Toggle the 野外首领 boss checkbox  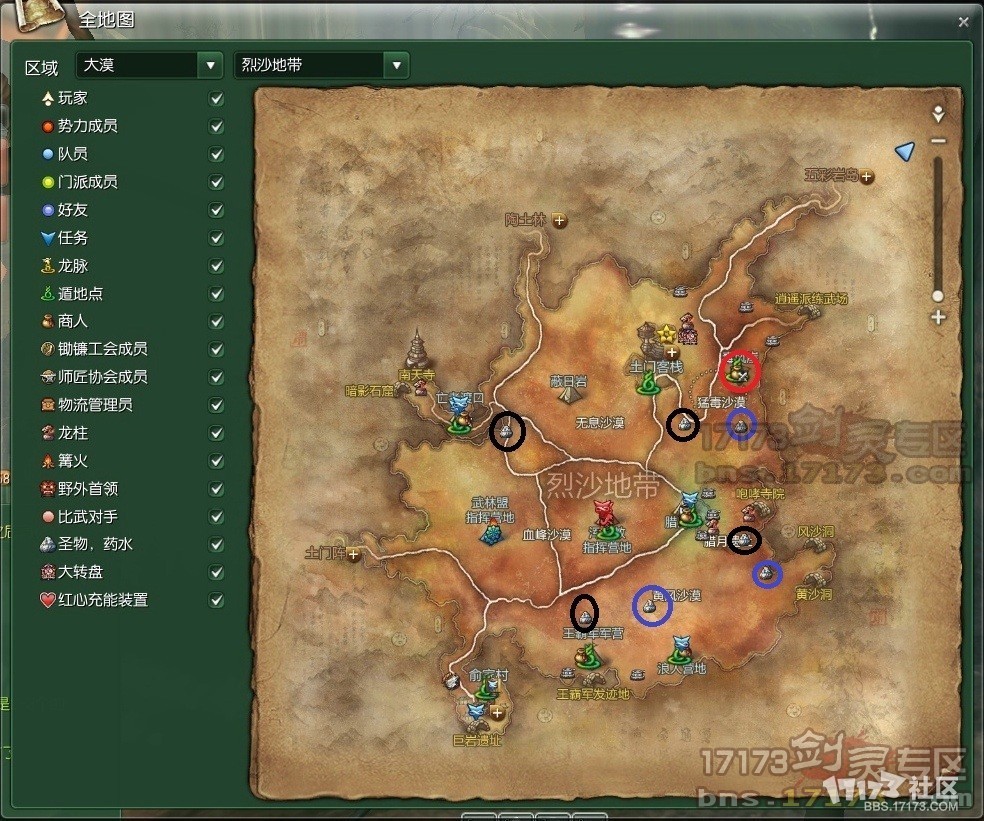pos(216,489)
